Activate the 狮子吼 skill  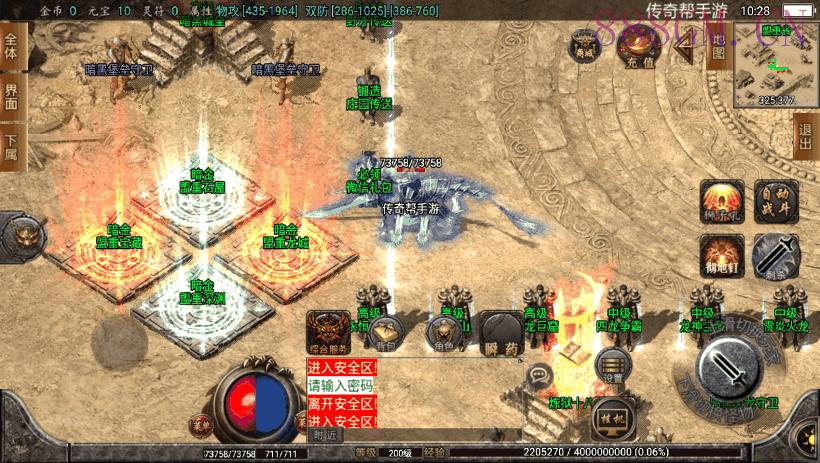pos(720,199)
